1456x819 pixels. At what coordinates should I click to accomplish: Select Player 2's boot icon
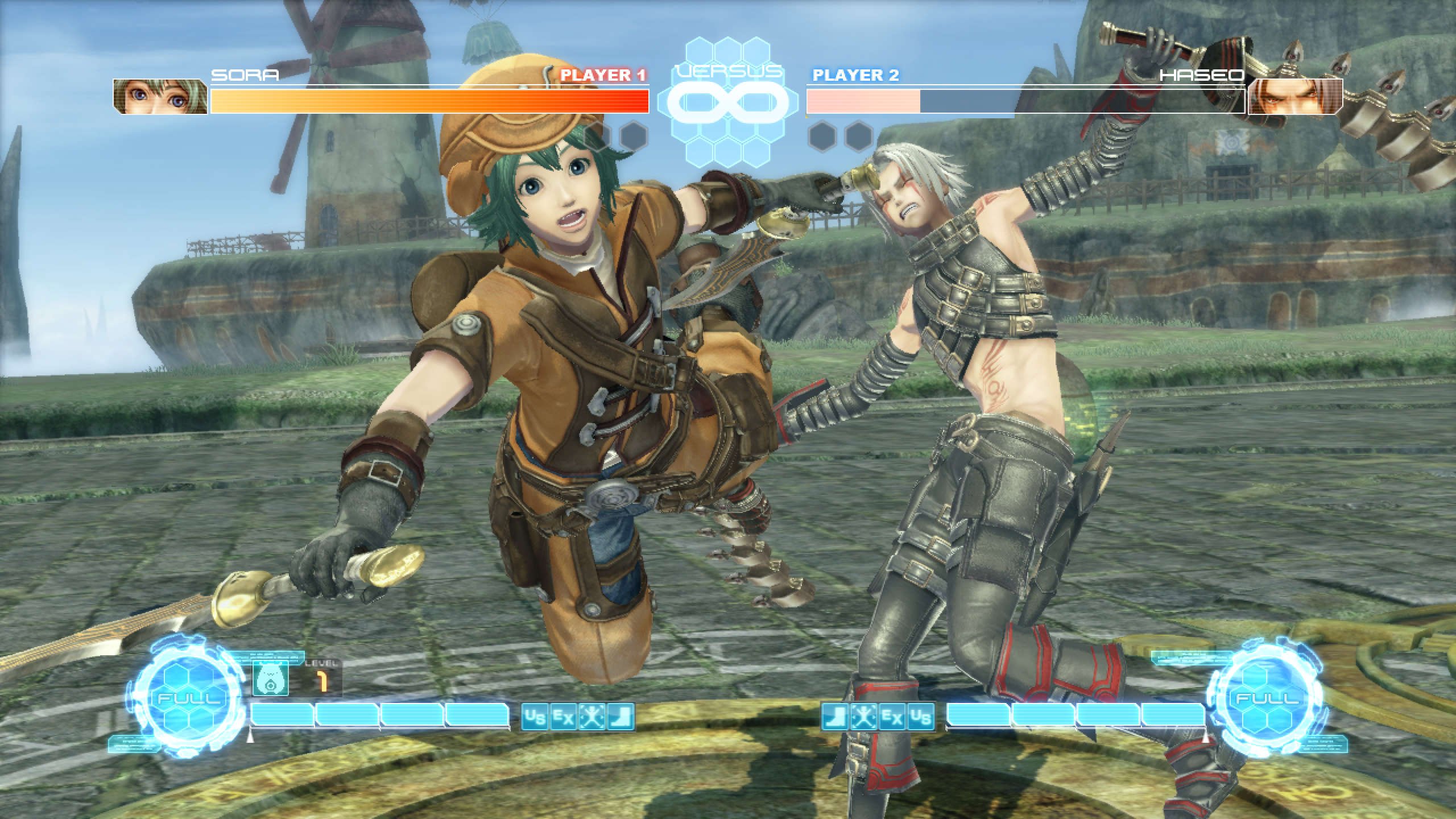(835, 718)
